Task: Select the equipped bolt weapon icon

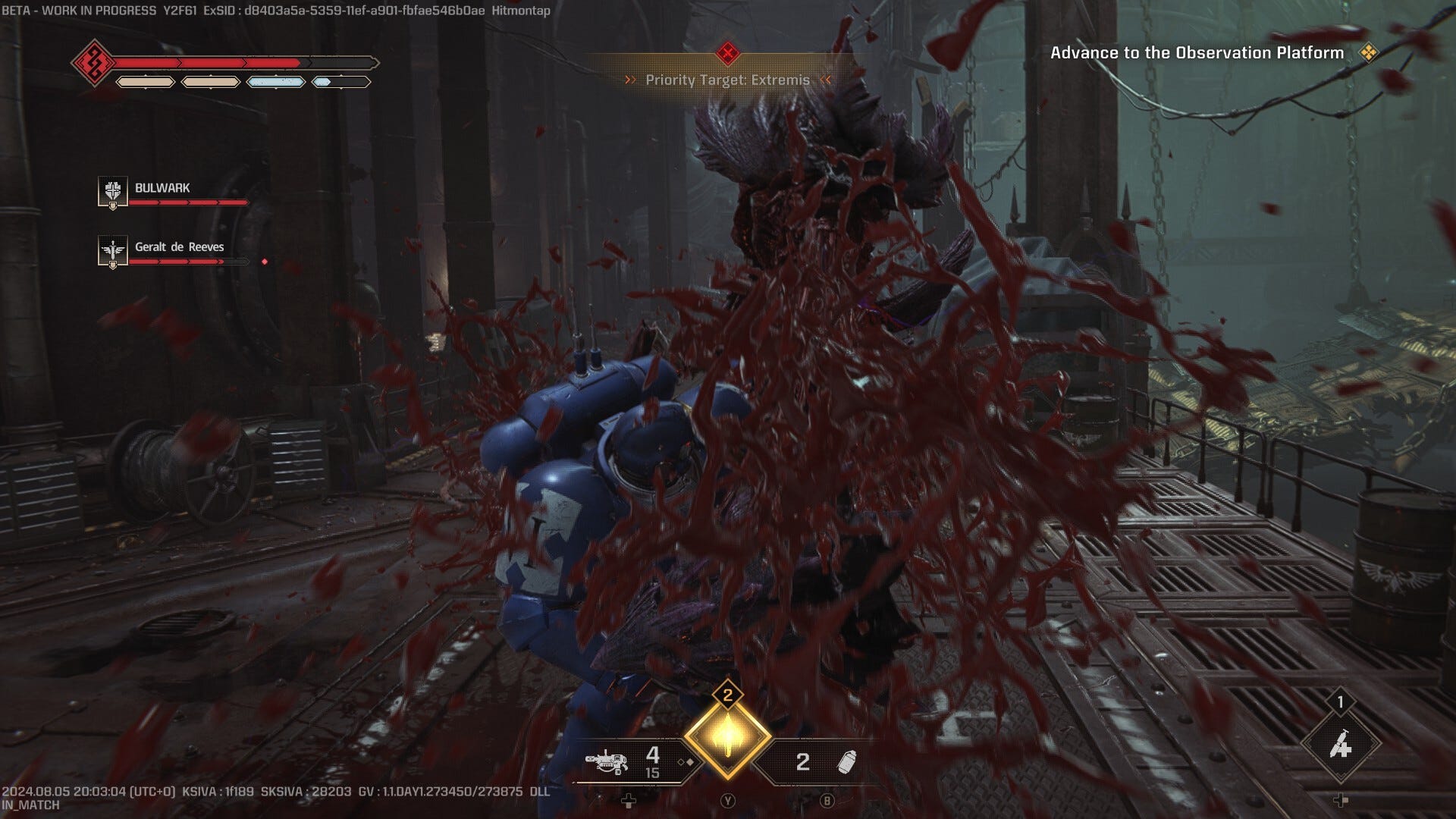Action: click(607, 761)
